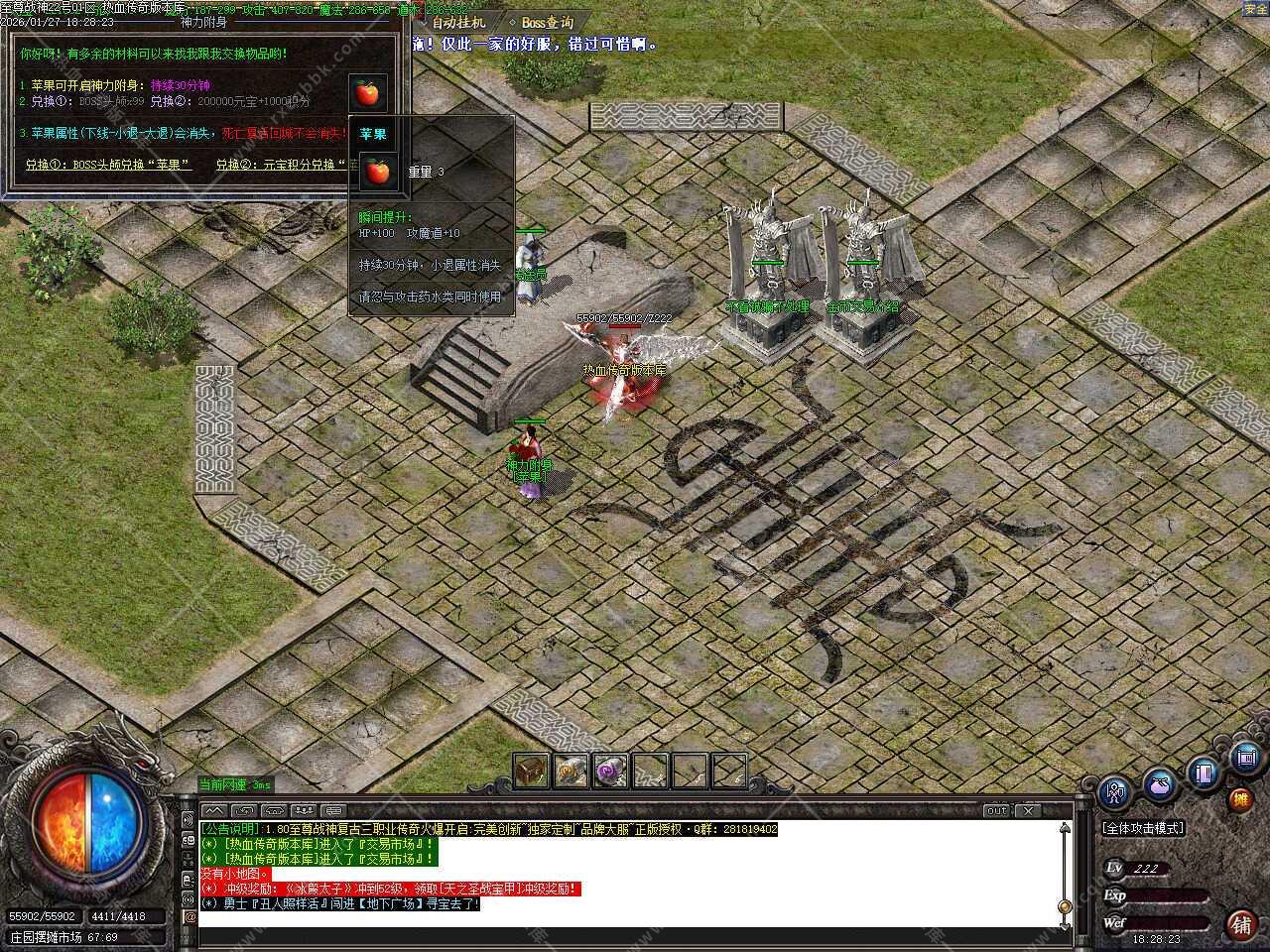1270x952 pixels.
Task: Click the orange 摊 stall button
Action: [1240, 799]
